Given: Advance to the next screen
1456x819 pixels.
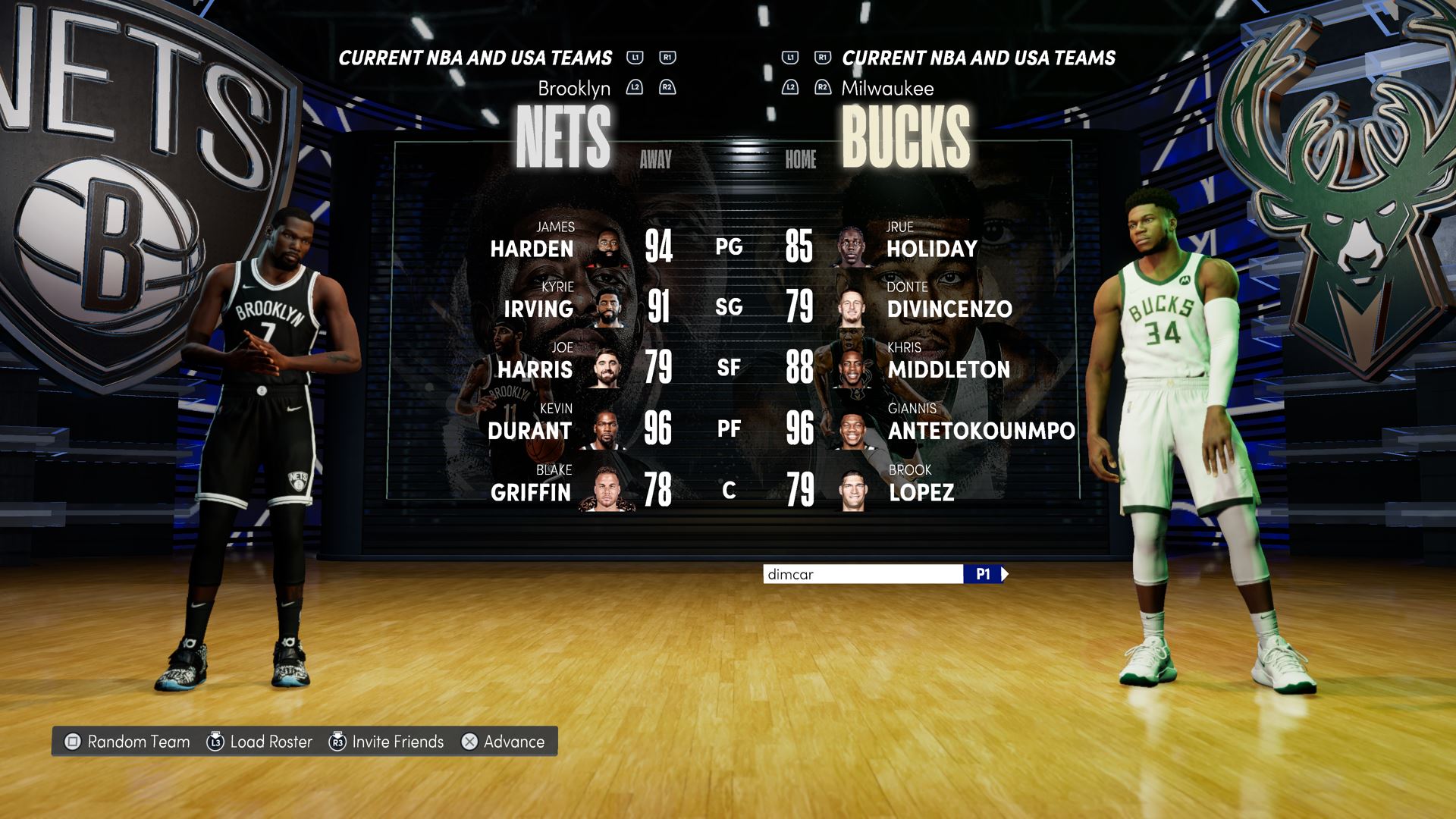Looking at the screenshot, I should 504,742.
